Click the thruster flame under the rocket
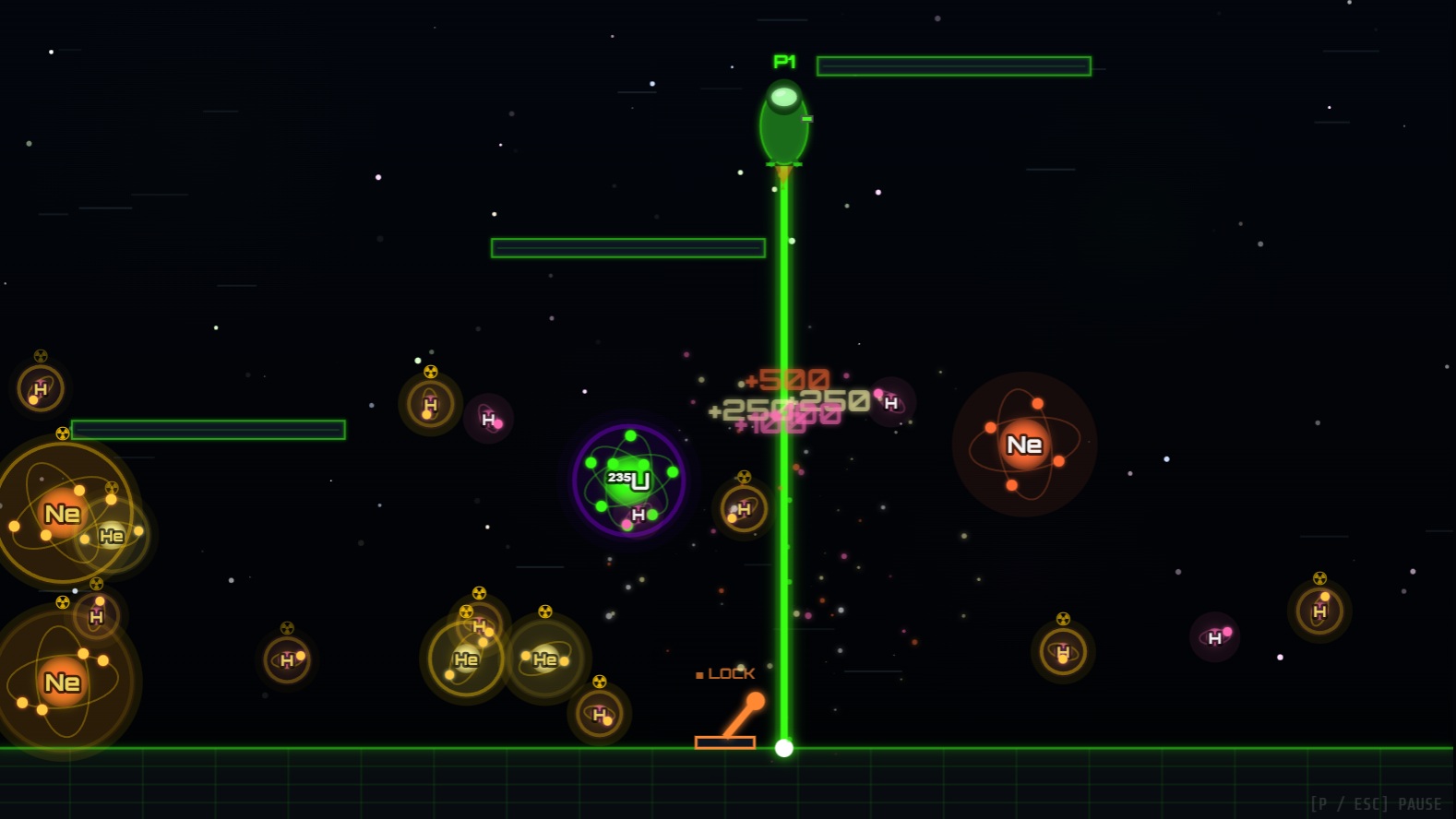Image resolution: width=1456 pixels, height=819 pixels. point(782,172)
